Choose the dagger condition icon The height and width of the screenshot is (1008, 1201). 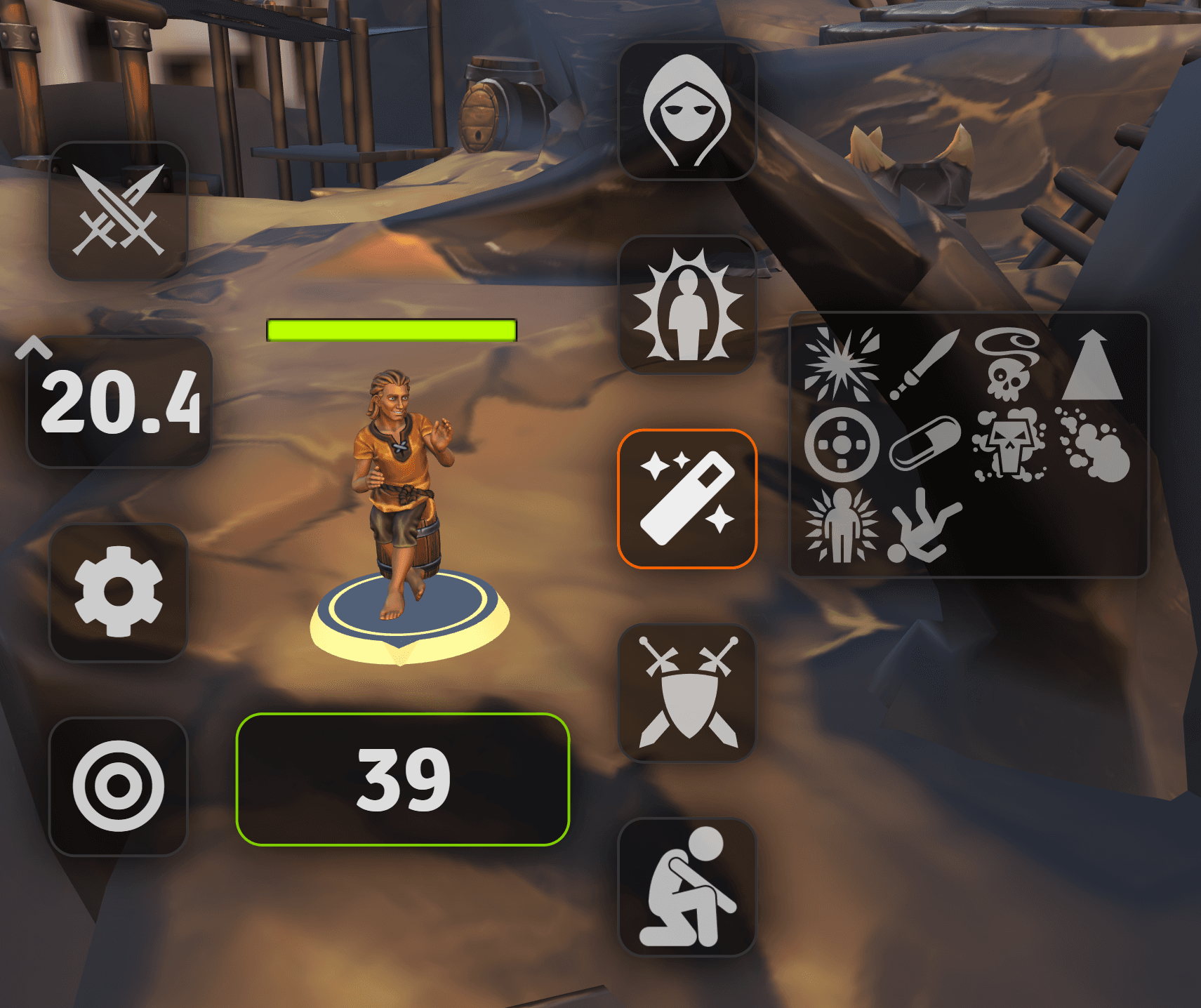point(924,364)
